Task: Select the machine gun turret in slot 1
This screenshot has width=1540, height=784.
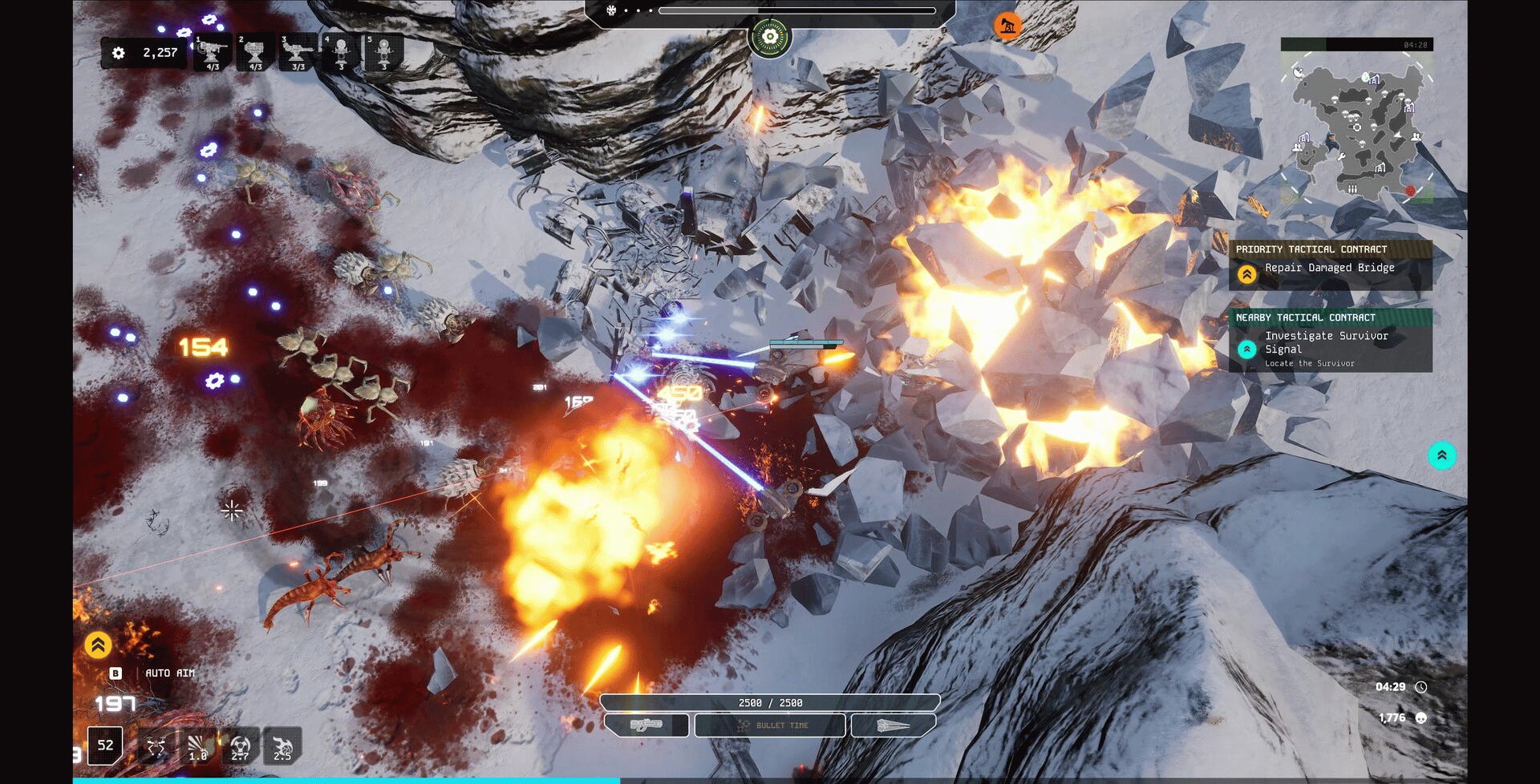Action: 212,54
